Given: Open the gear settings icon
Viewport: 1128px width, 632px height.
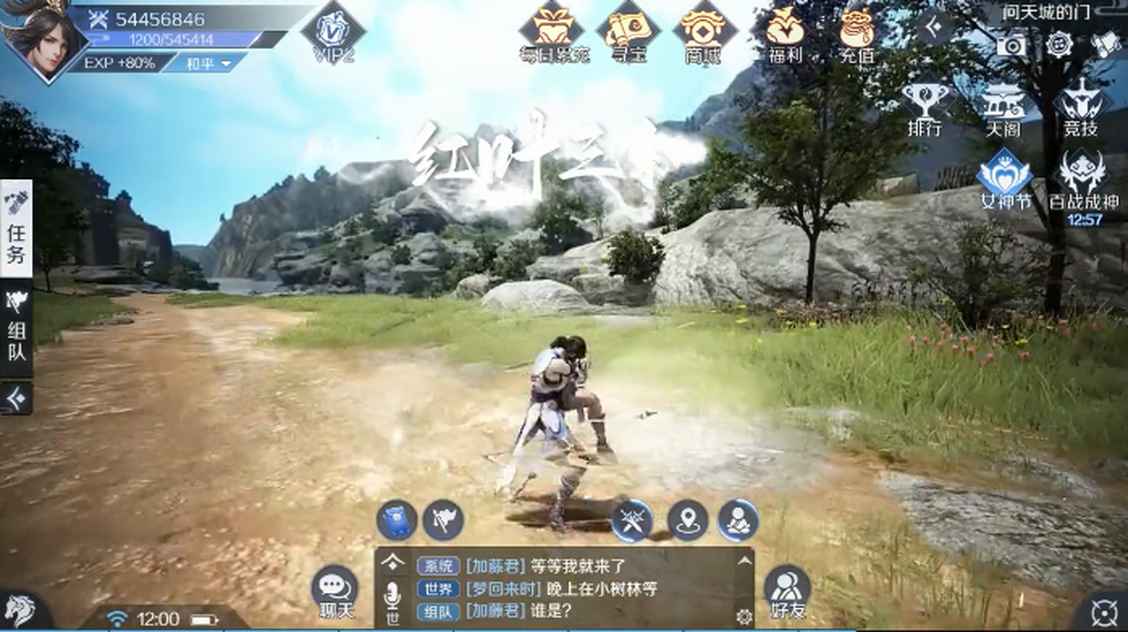Looking at the screenshot, I should (x=1059, y=45).
